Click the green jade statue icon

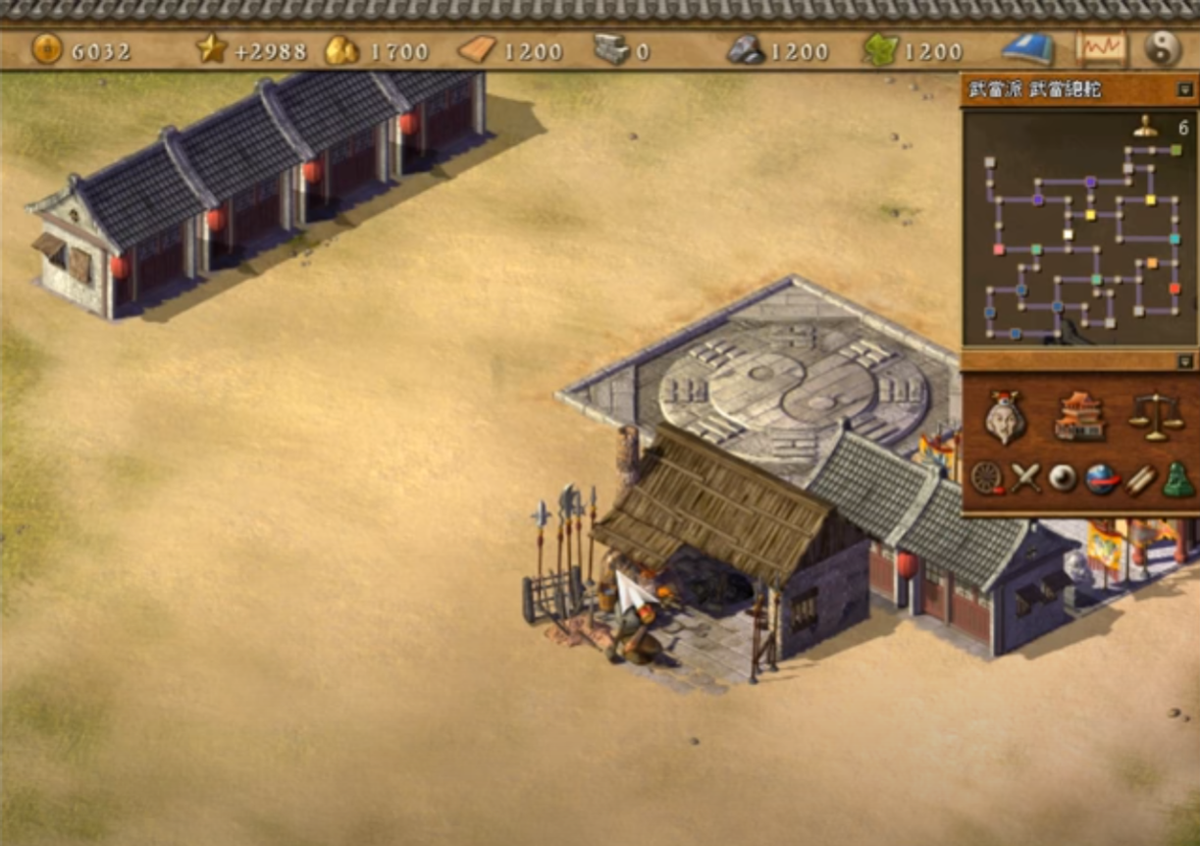[x=1179, y=480]
